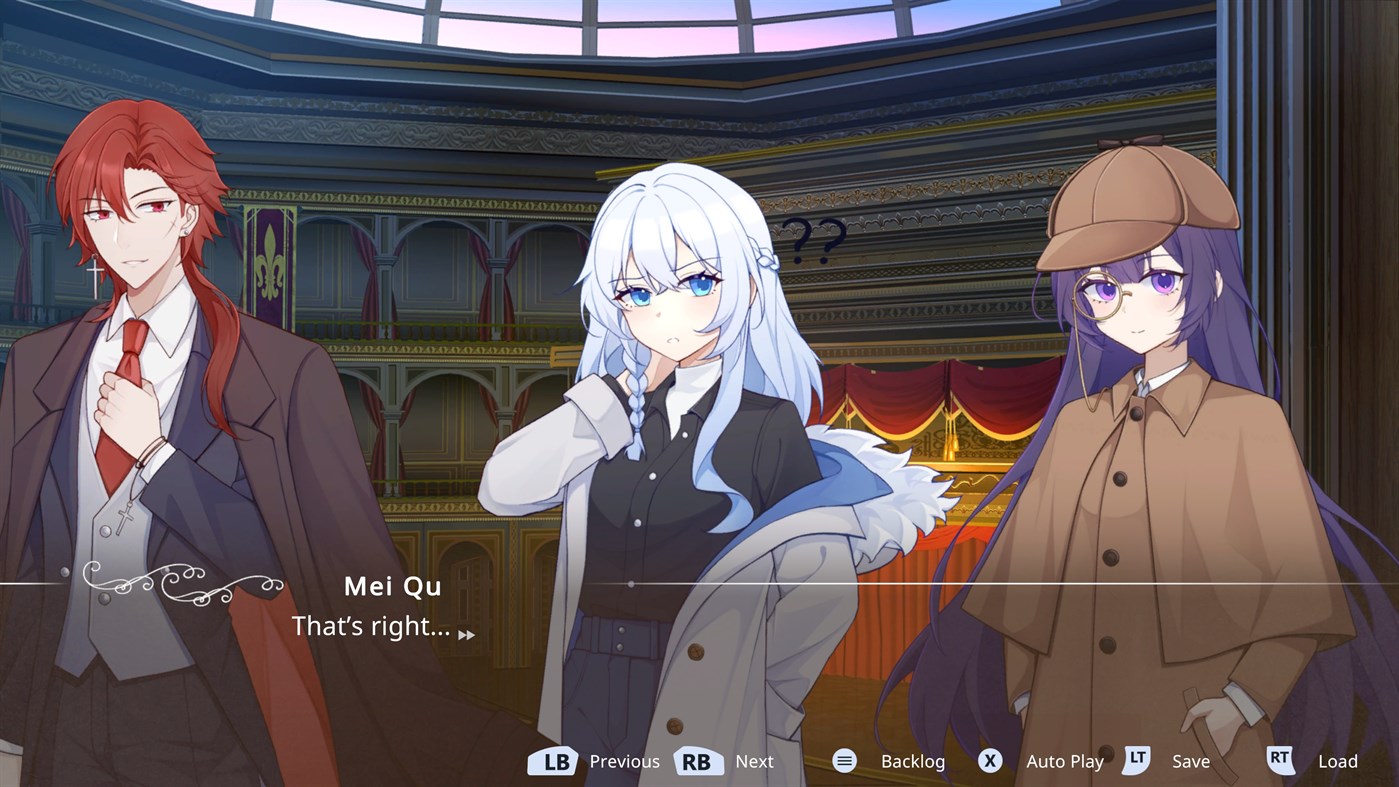Click the fast-forward arrows after the dialogue text
Screen dimensions: 1399x787
pos(465,633)
